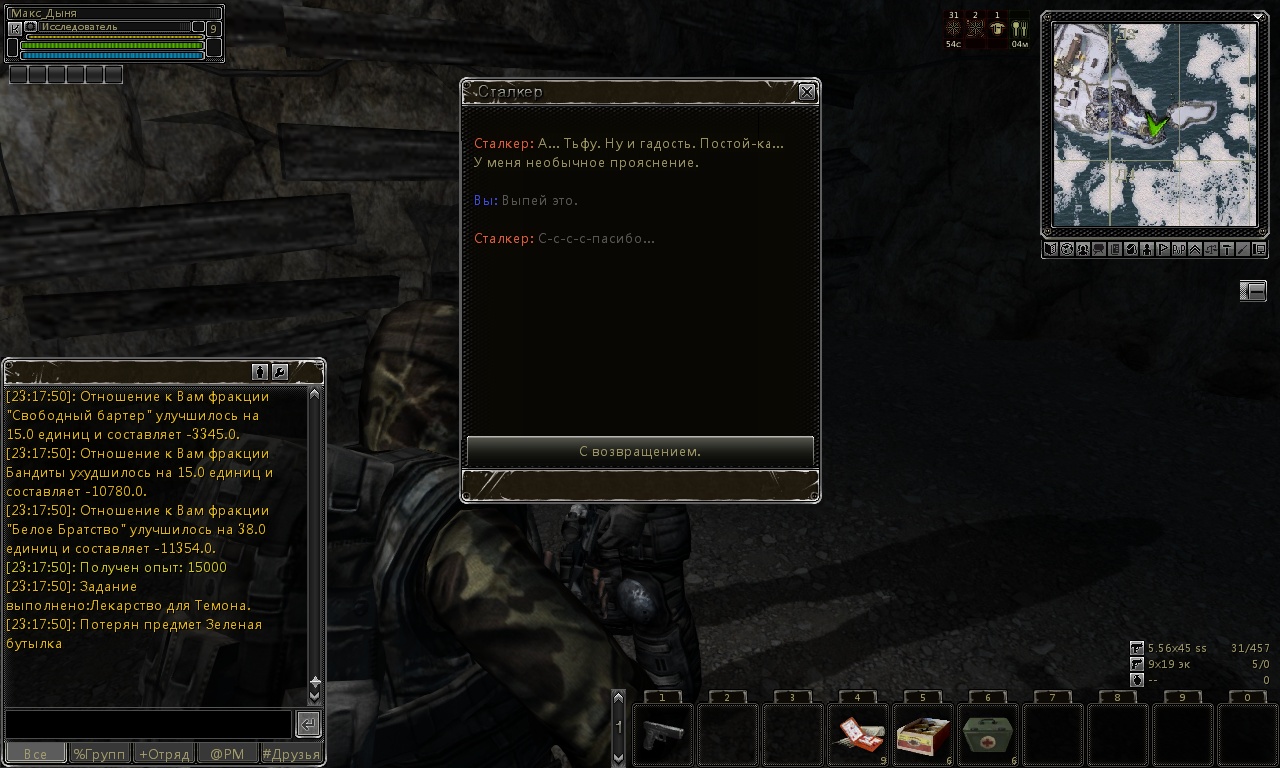
Task: Click the flag icon under the minimap
Action: pyautogui.click(x=1163, y=250)
